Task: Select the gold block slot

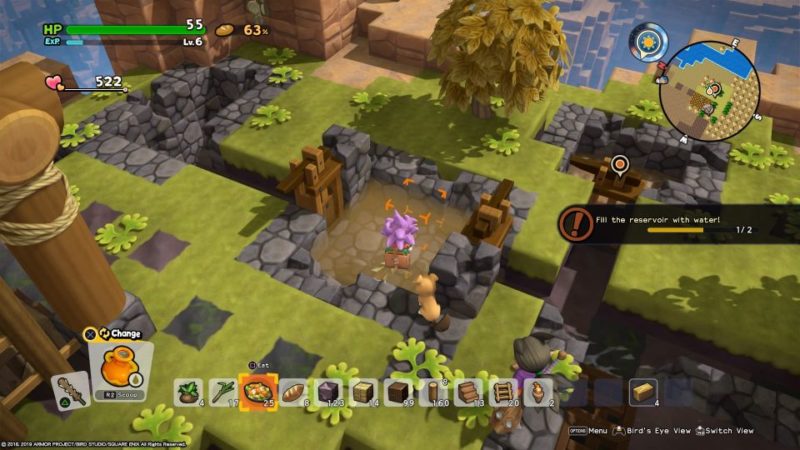Action: pyautogui.click(x=642, y=391)
